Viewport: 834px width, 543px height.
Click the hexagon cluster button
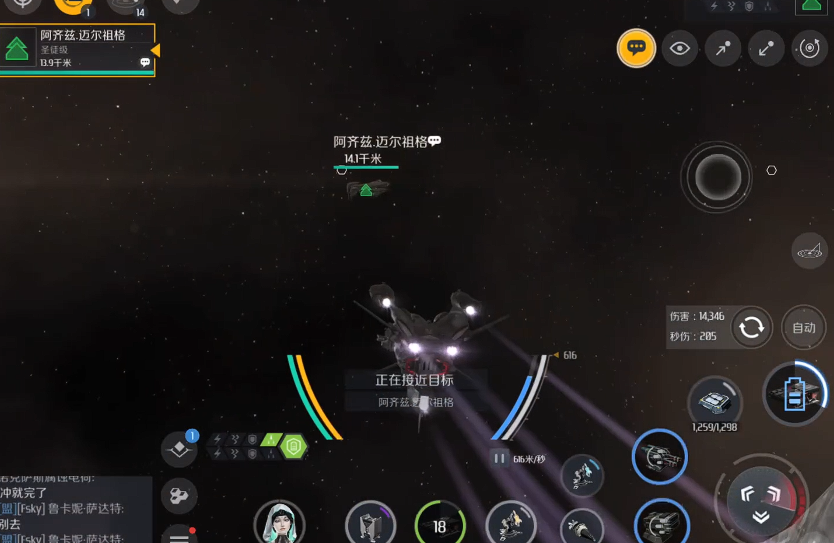pos(179,495)
